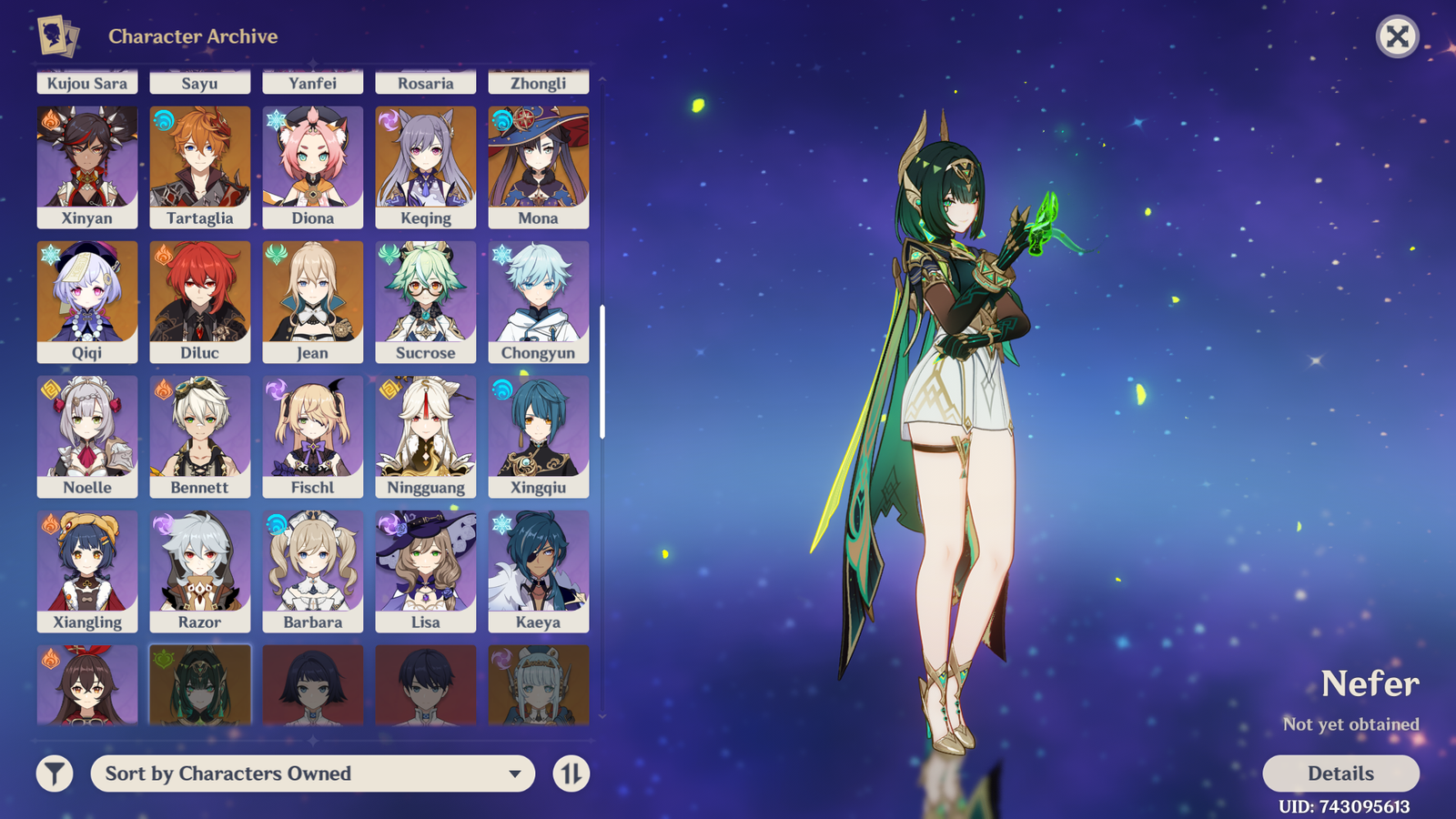Select Noelle's character card
Screen dimensions: 1456x819
(x=87, y=436)
